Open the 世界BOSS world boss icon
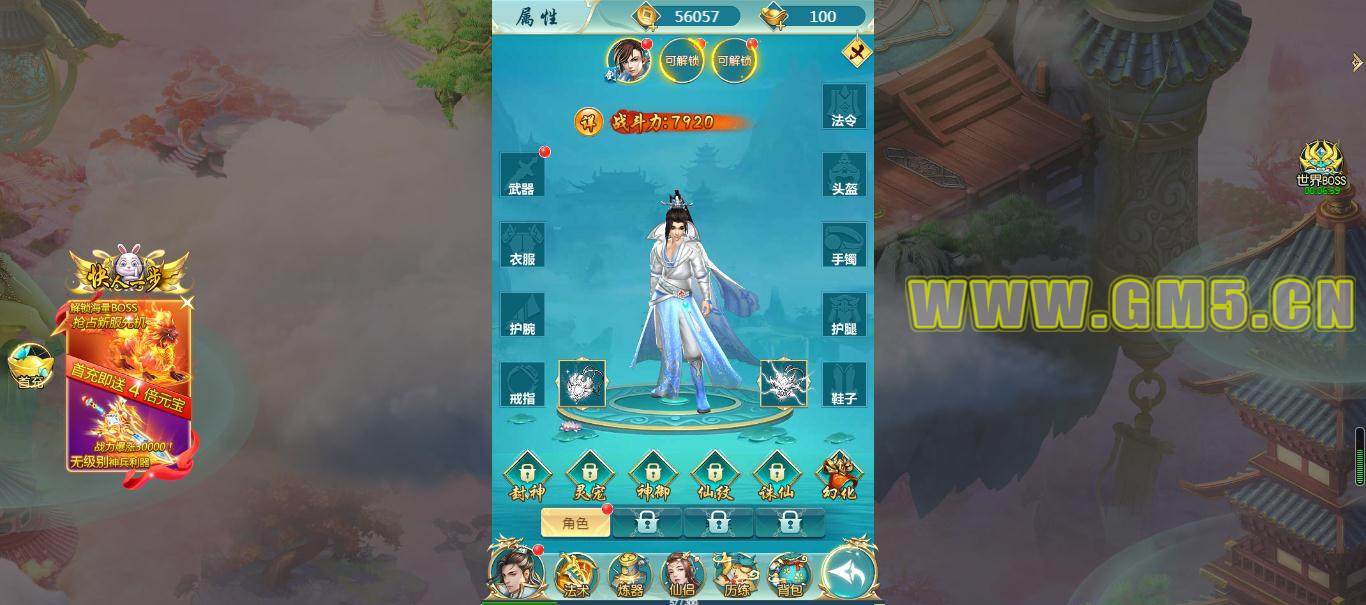Viewport: 1366px width, 605px height. (x=1321, y=166)
